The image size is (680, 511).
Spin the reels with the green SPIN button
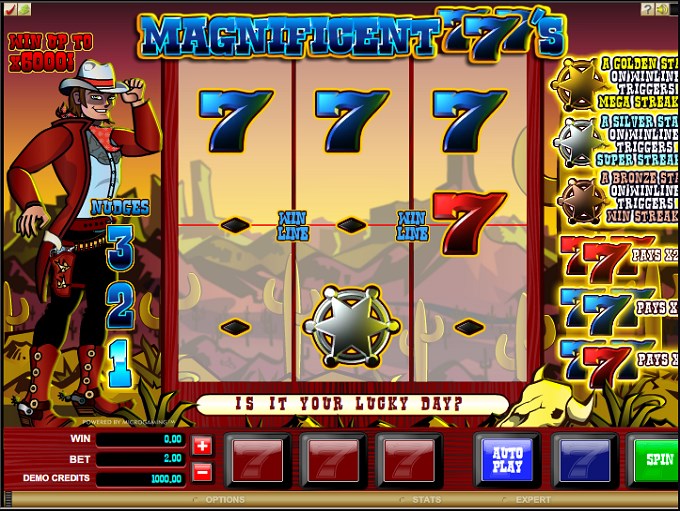(x=657, y=461)
